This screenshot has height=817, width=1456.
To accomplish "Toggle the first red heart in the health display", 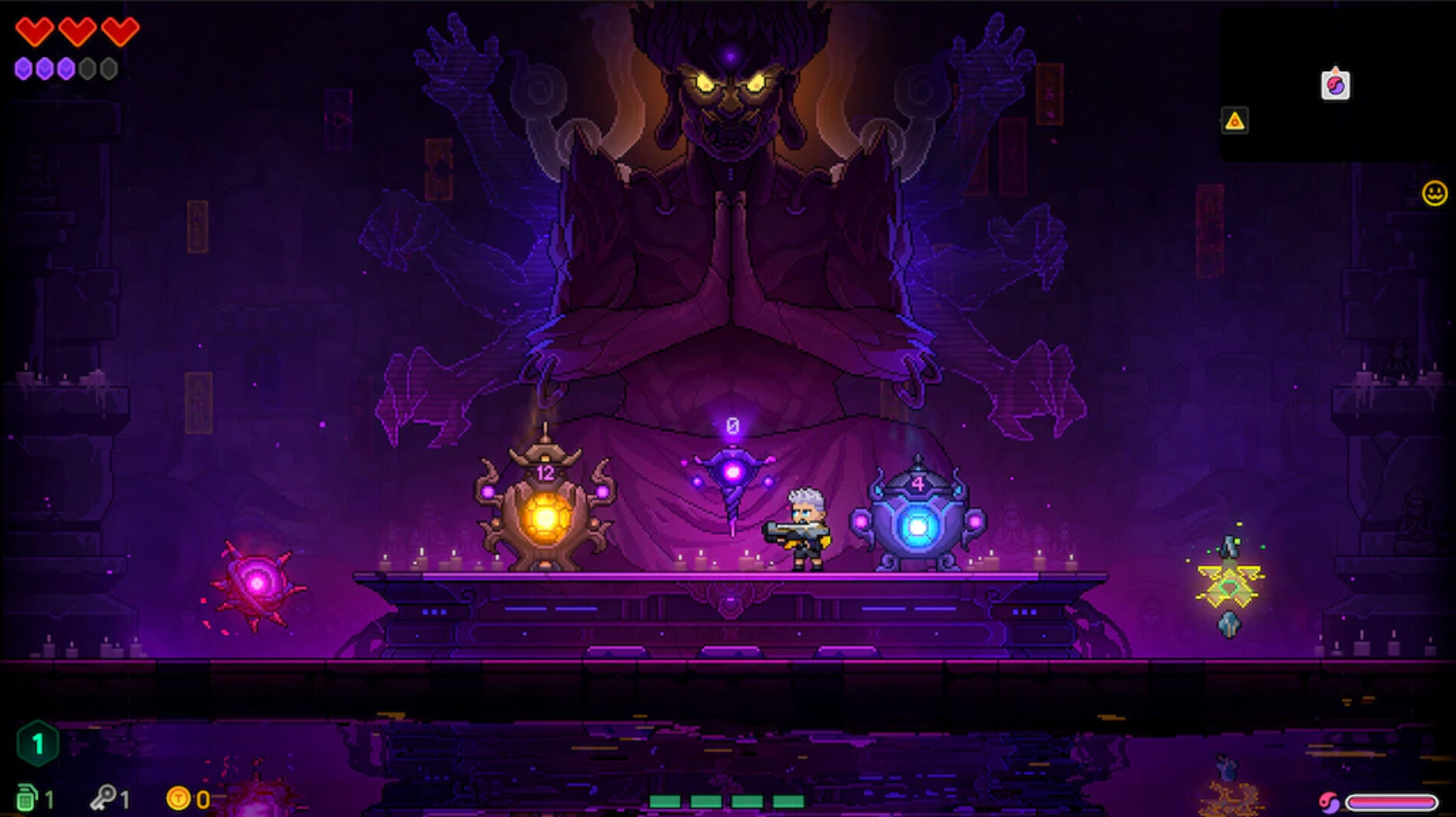I will coord(35,31).
